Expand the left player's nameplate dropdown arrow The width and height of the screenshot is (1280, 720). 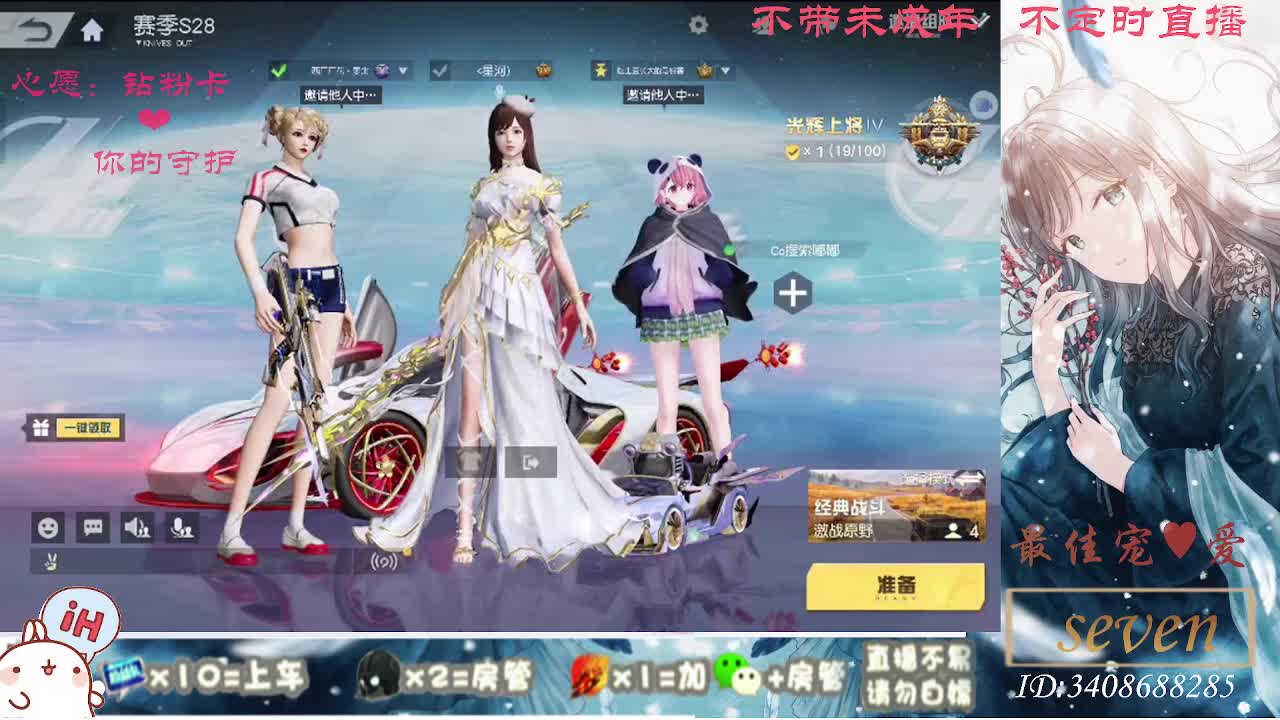[403, 71]
